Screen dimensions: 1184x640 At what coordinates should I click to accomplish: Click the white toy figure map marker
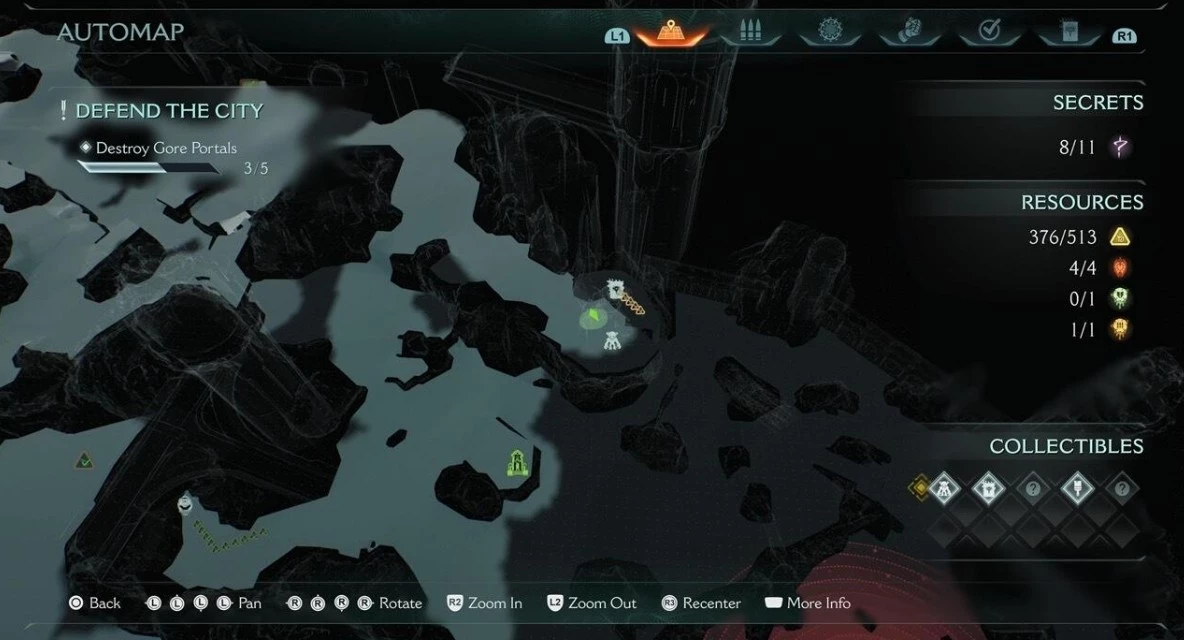point(614,342)
